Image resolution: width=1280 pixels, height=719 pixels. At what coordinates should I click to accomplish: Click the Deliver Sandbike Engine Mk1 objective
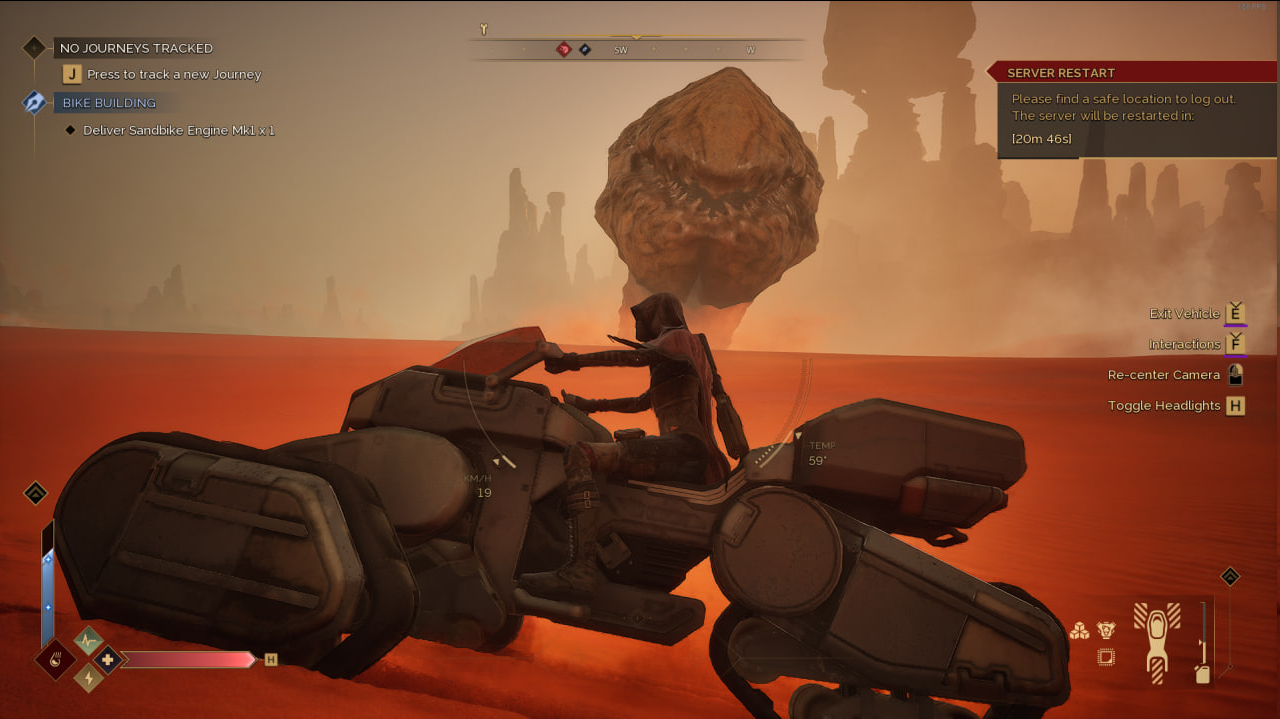178,131
